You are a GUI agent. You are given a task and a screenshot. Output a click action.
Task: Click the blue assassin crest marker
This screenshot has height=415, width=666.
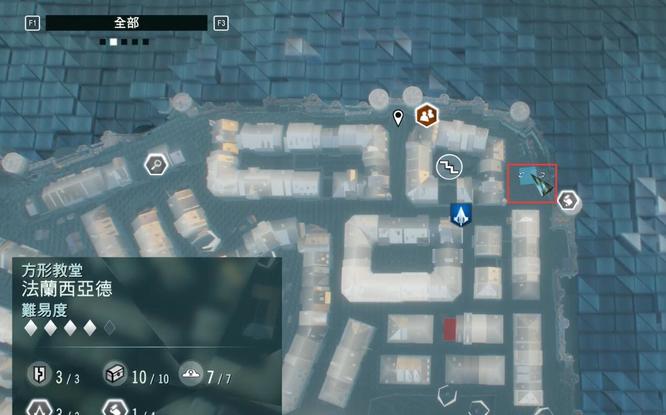[461, 214]
